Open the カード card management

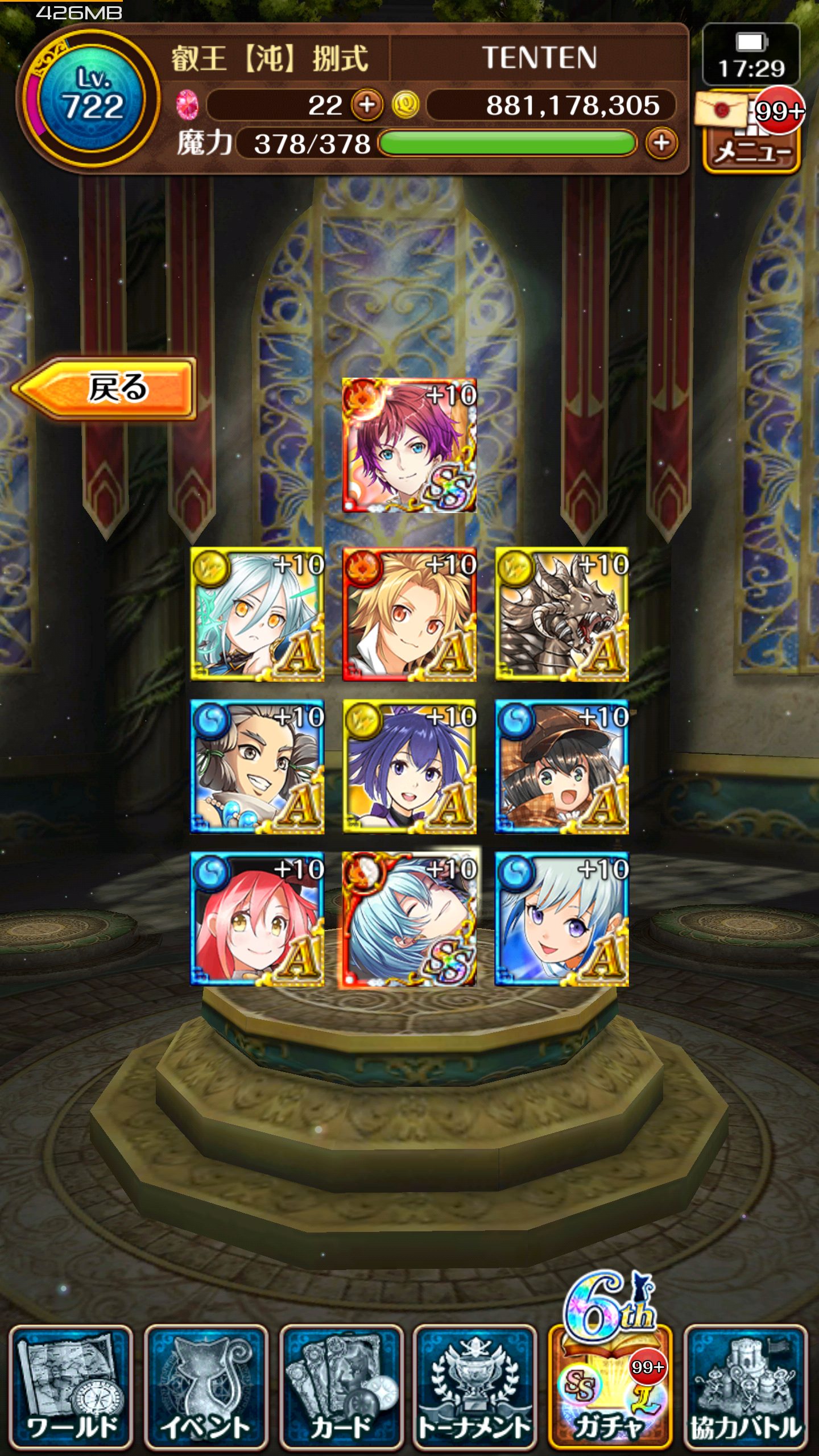341,1387
